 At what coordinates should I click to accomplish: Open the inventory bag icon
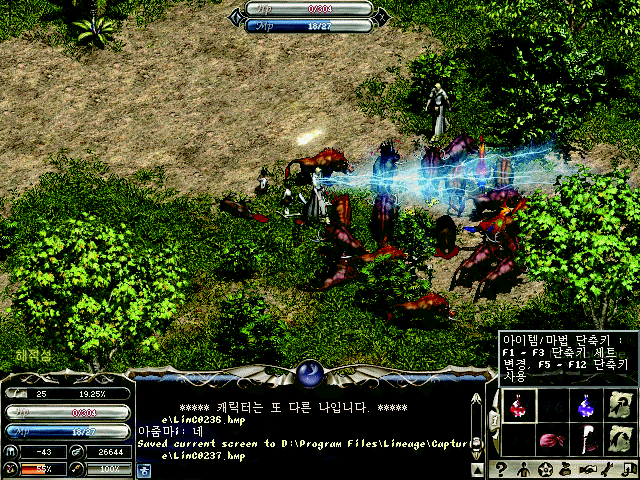point(567,470)
